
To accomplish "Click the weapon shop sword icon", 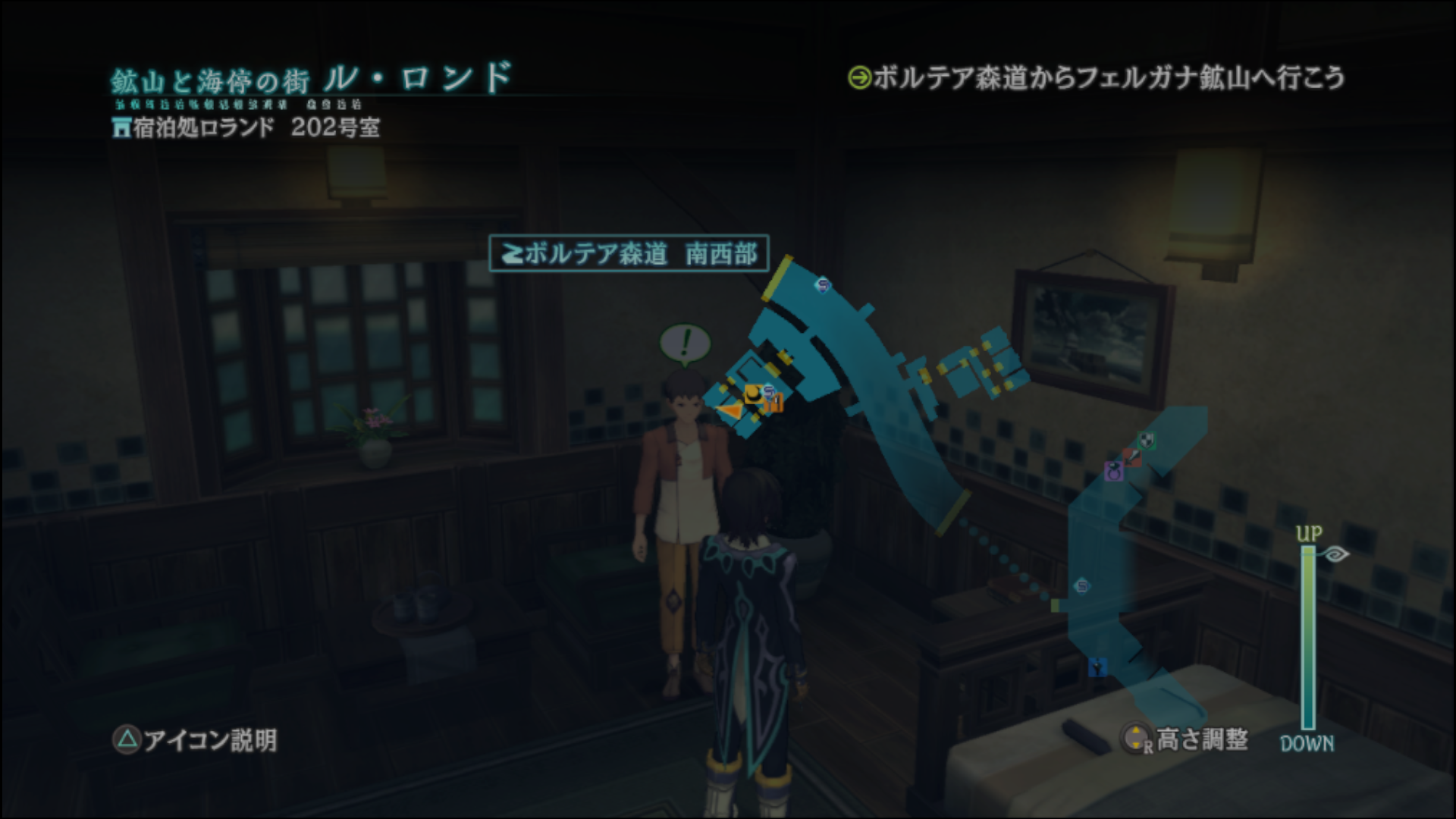I will tap(1133, 458).
